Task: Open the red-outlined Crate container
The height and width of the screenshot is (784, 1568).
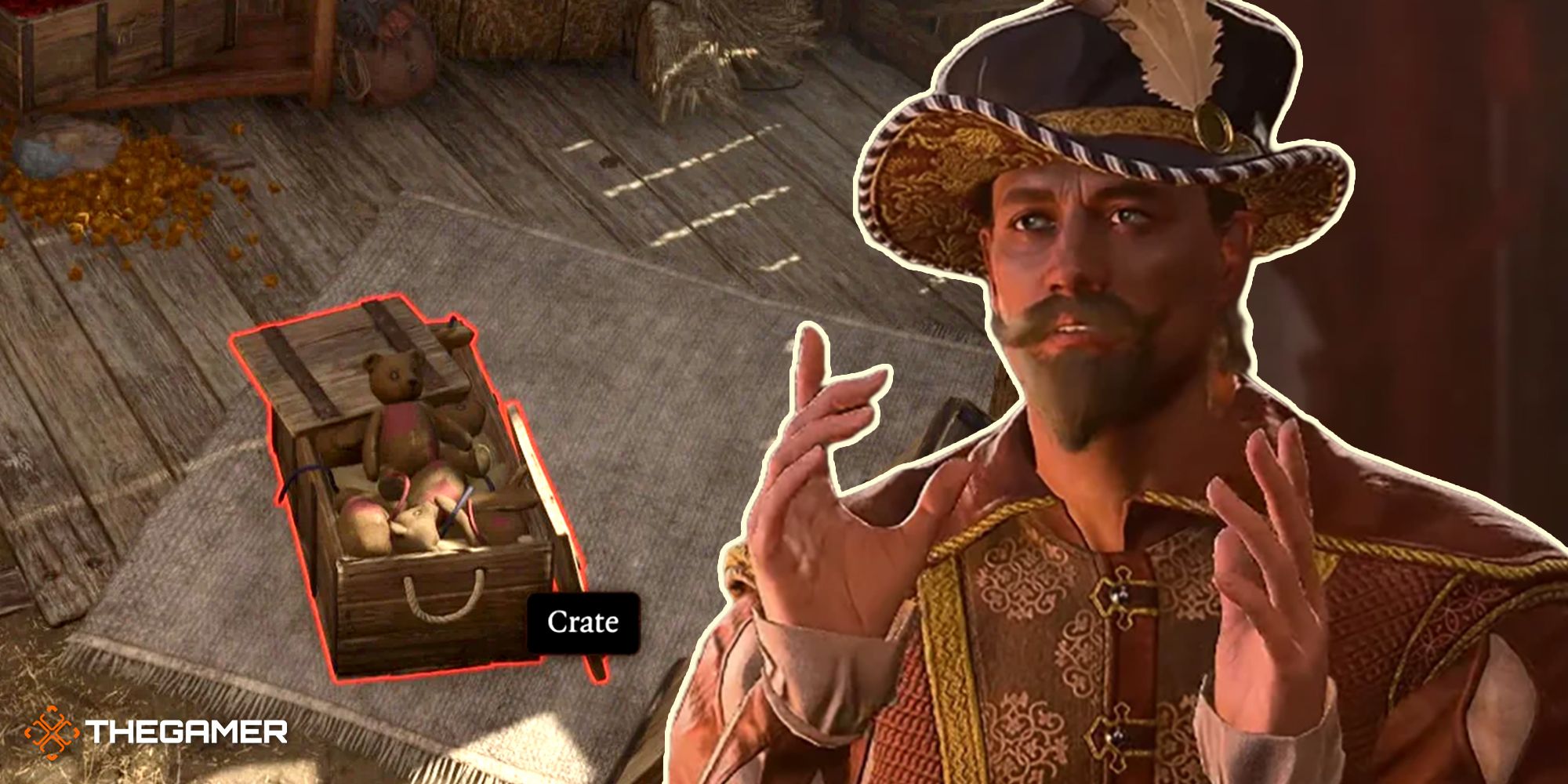Action: (x=416, y=502)
